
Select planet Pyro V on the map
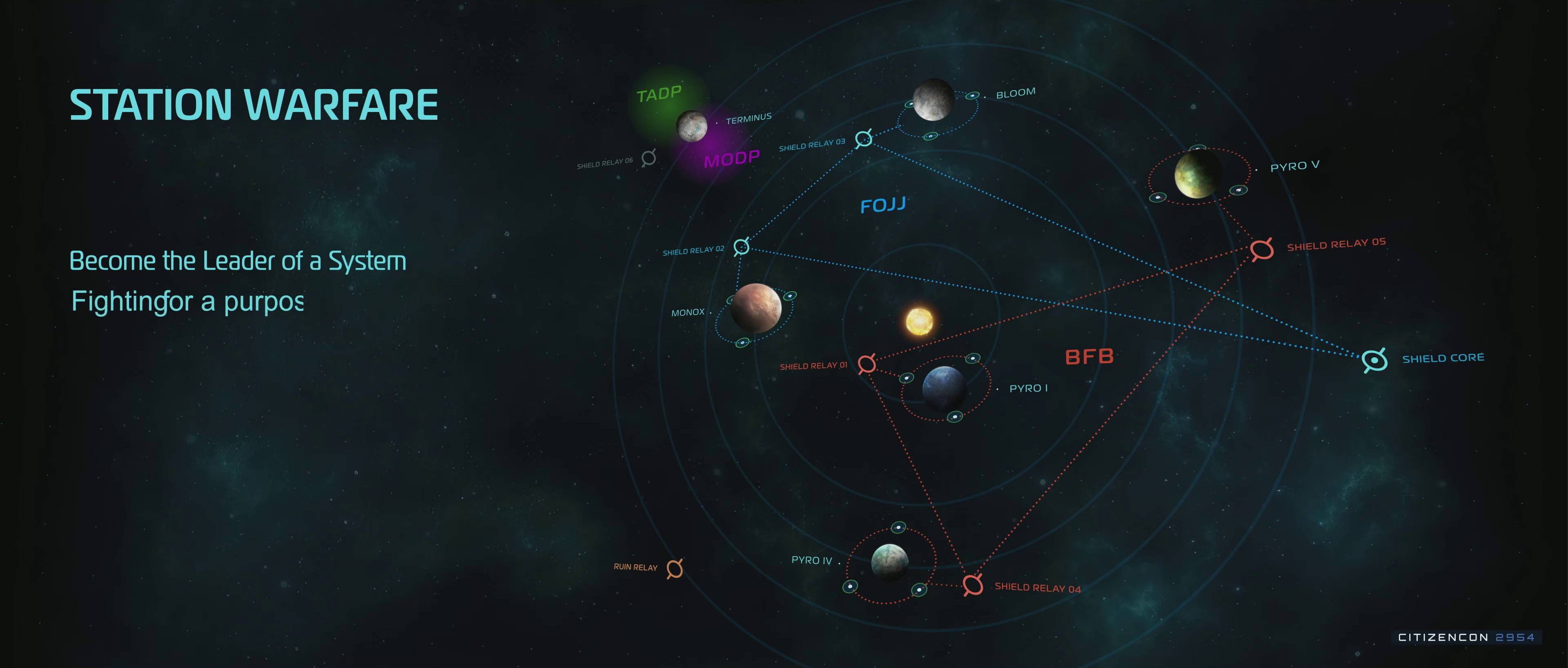pyautogui.click(x=1197, y=175)
